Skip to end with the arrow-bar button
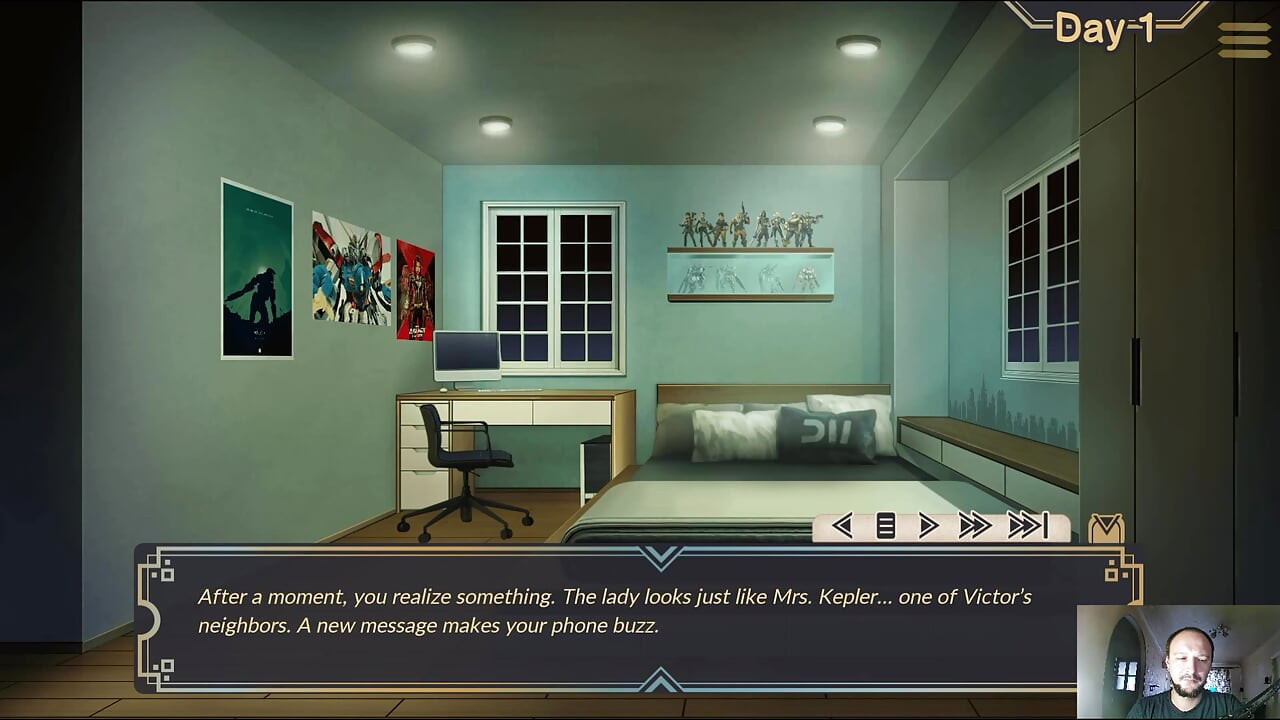 pyautogui.click(x=1027, y=526)
